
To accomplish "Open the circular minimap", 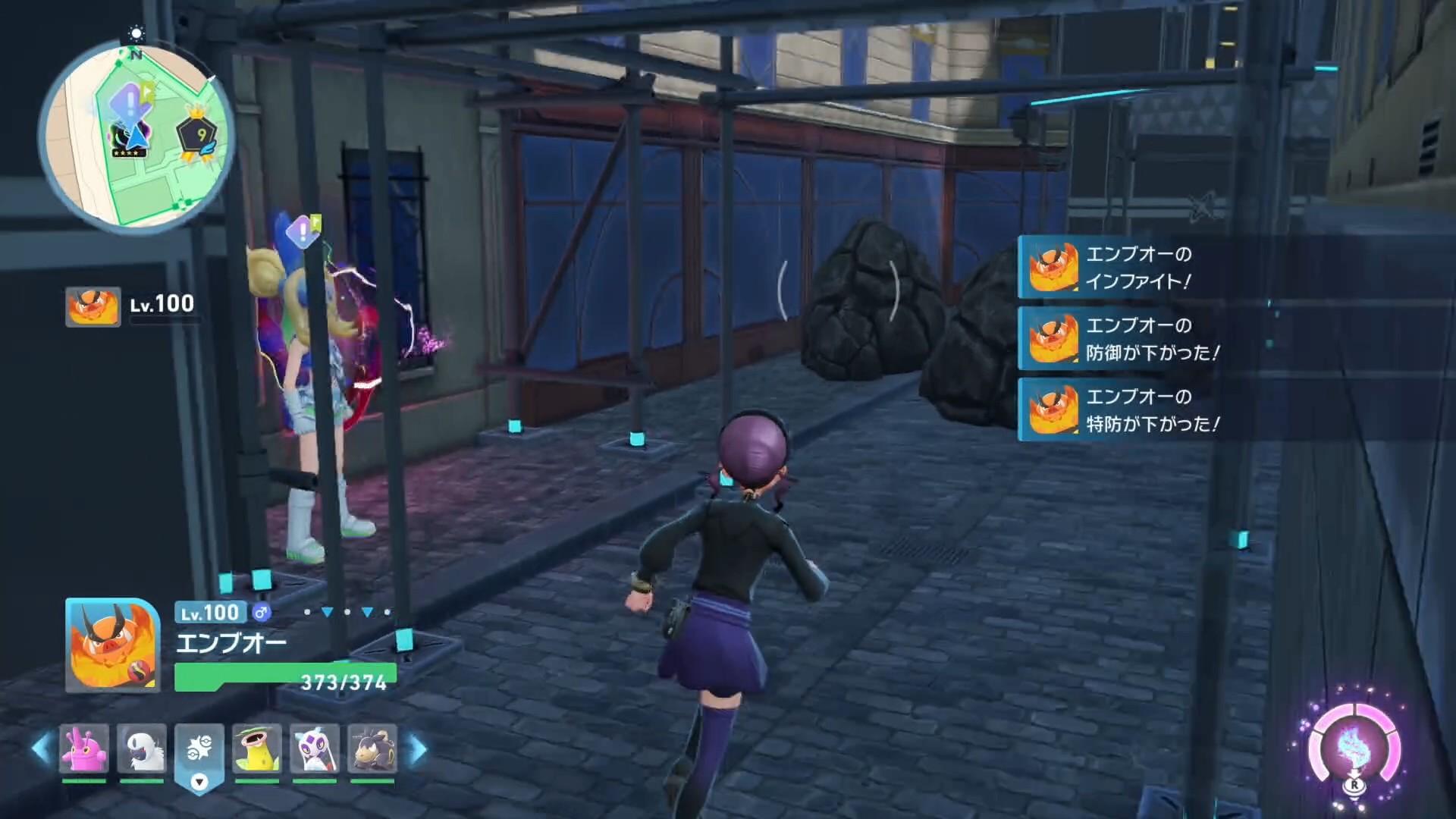I will point(136,136).
